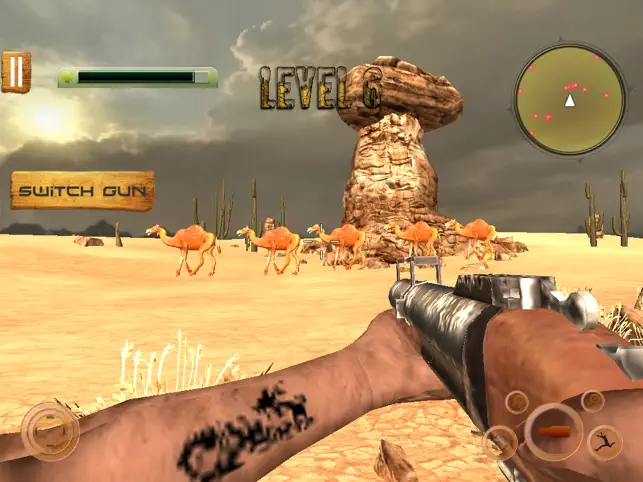Tap the virtual movement joystick

point(49,431)
